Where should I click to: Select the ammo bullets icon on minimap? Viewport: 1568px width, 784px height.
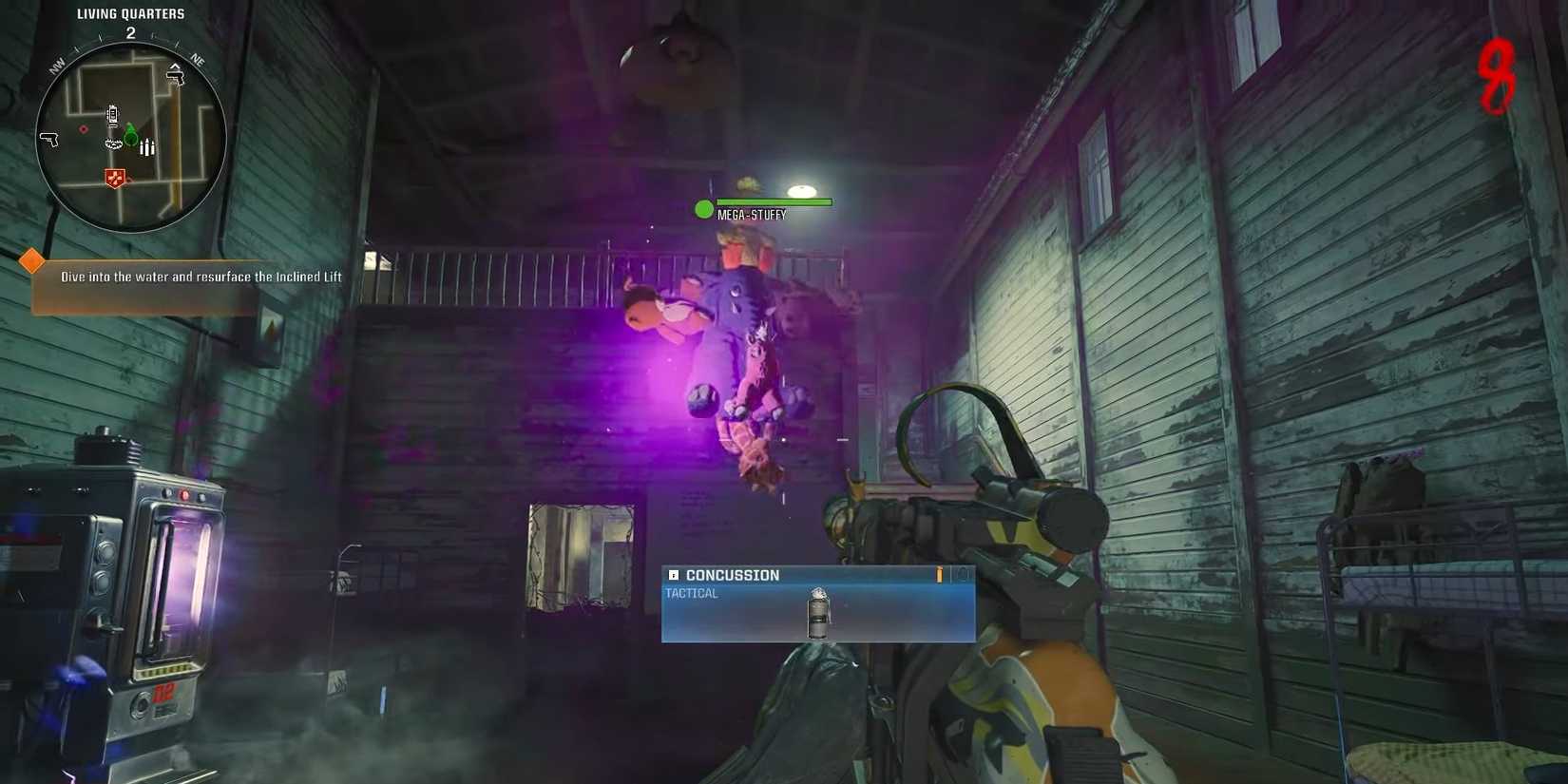coord(147,146)
